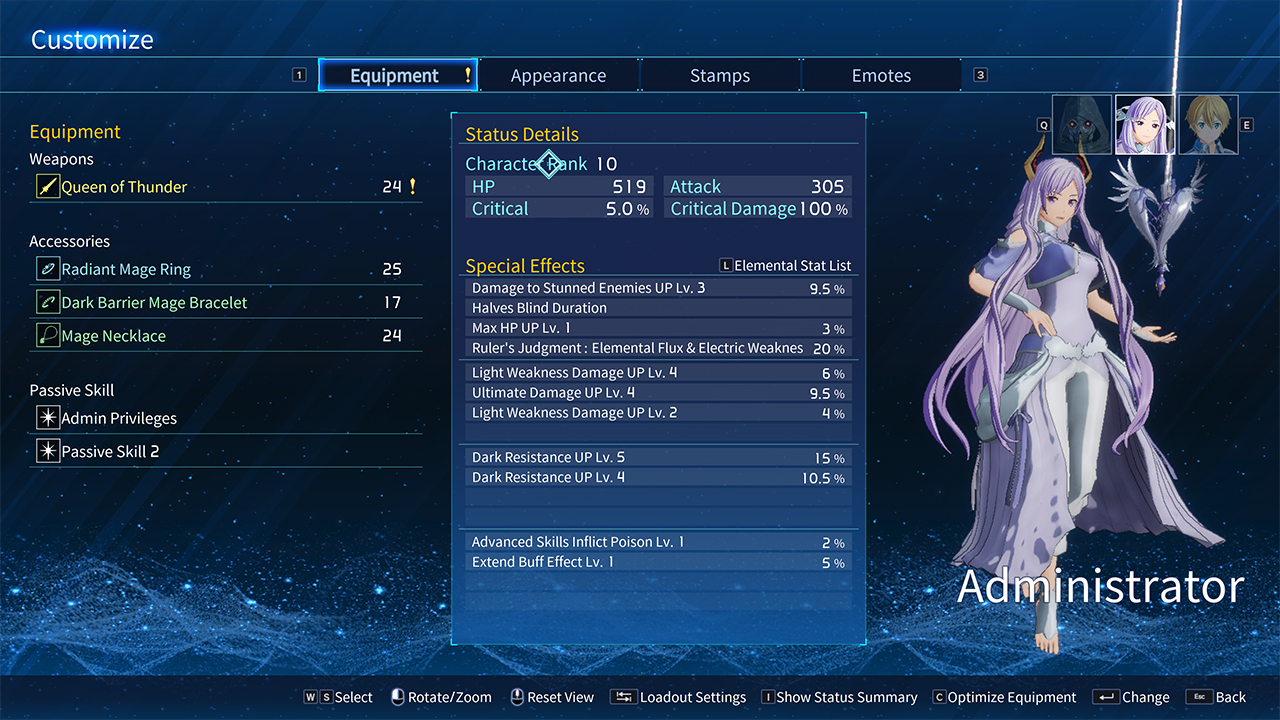This screenshot has width=1280, height=720.
Task: Click Reset View for character model
Action: tap(552, 698)
